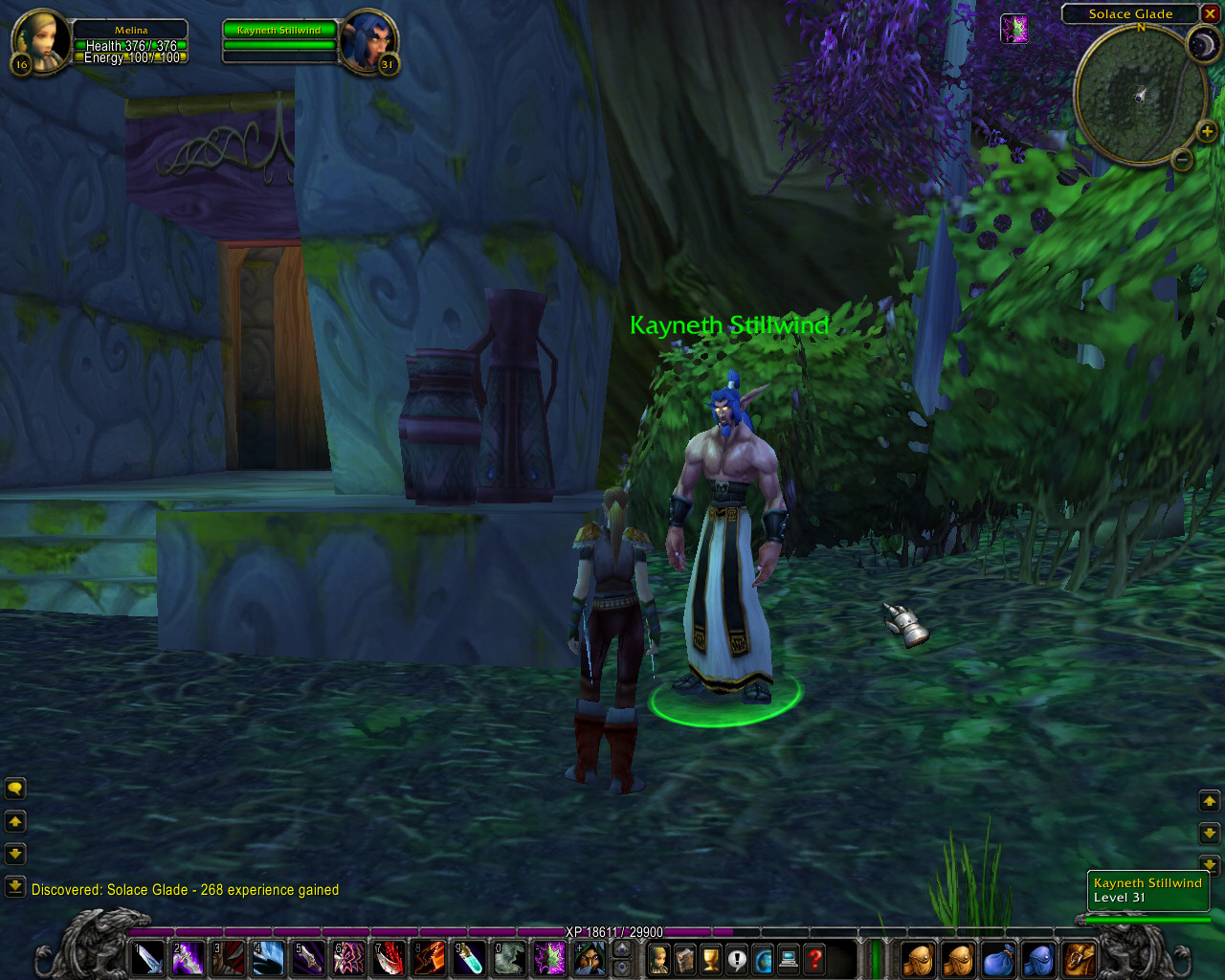1225x980 pixels.
Task: Open the character info micro button
Action: [x=659, y=958]
